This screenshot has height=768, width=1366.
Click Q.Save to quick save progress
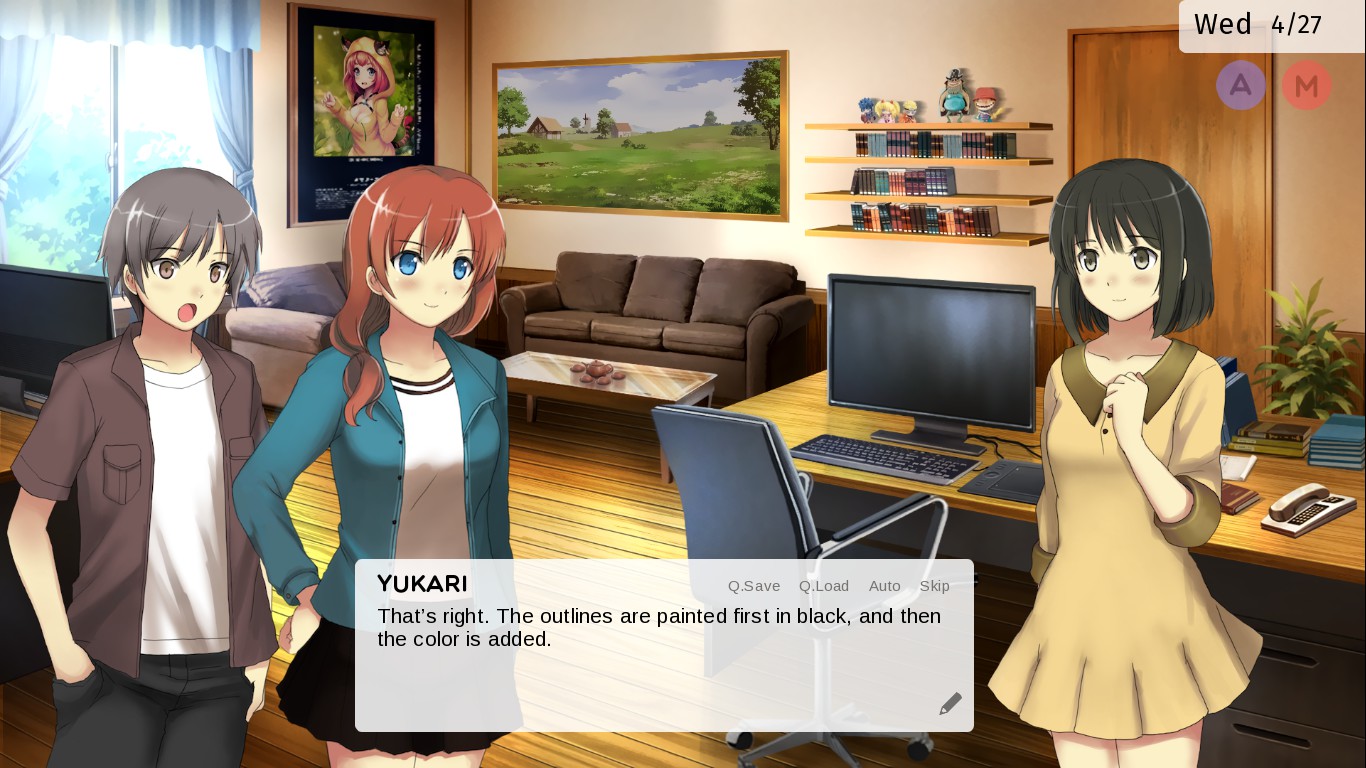[753, 586]
